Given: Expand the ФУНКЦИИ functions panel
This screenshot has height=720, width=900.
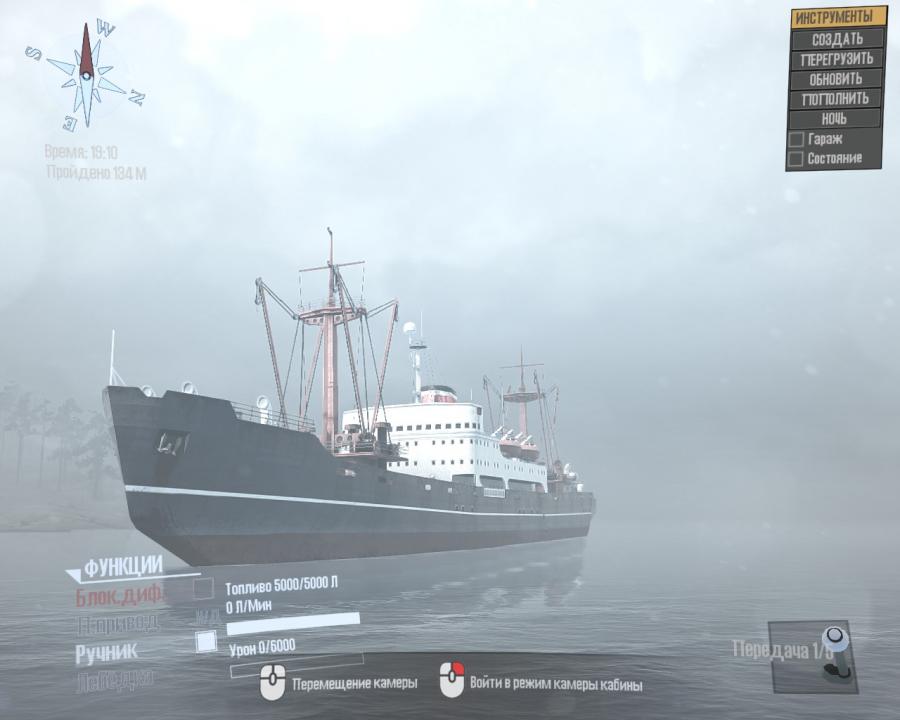Looking at the screenshot, I should tap(122, 568).
